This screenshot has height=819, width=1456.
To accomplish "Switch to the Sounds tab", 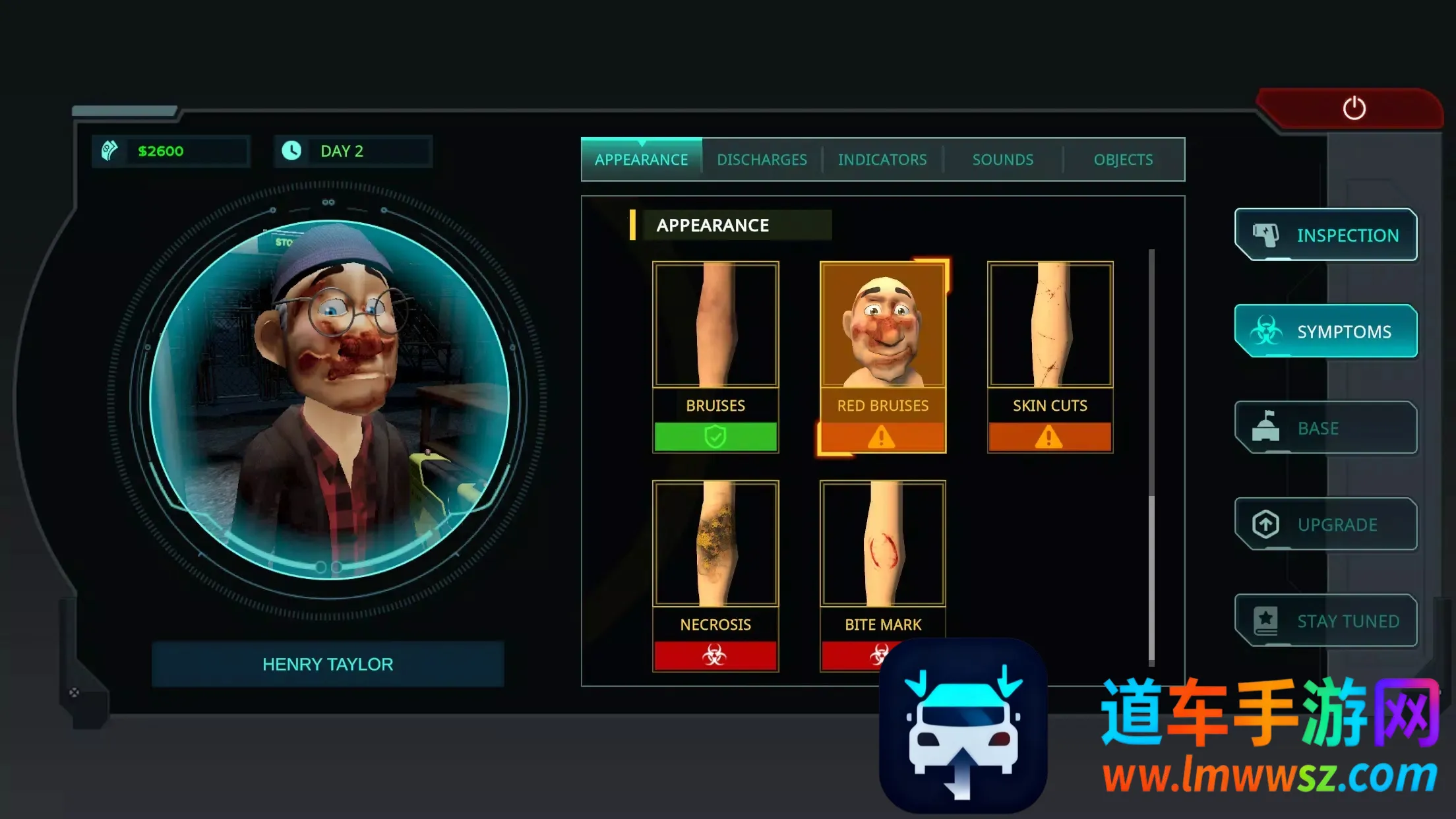I will pyautogui.click(x=1002, y=160).
